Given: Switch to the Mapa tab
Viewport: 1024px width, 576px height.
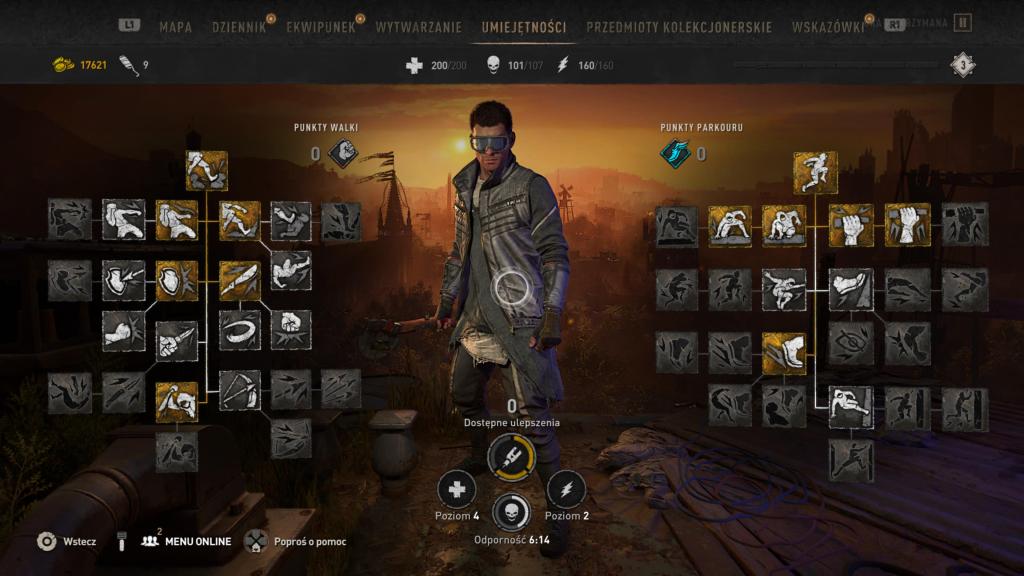Looking at the screenshot, I should 175,27.
